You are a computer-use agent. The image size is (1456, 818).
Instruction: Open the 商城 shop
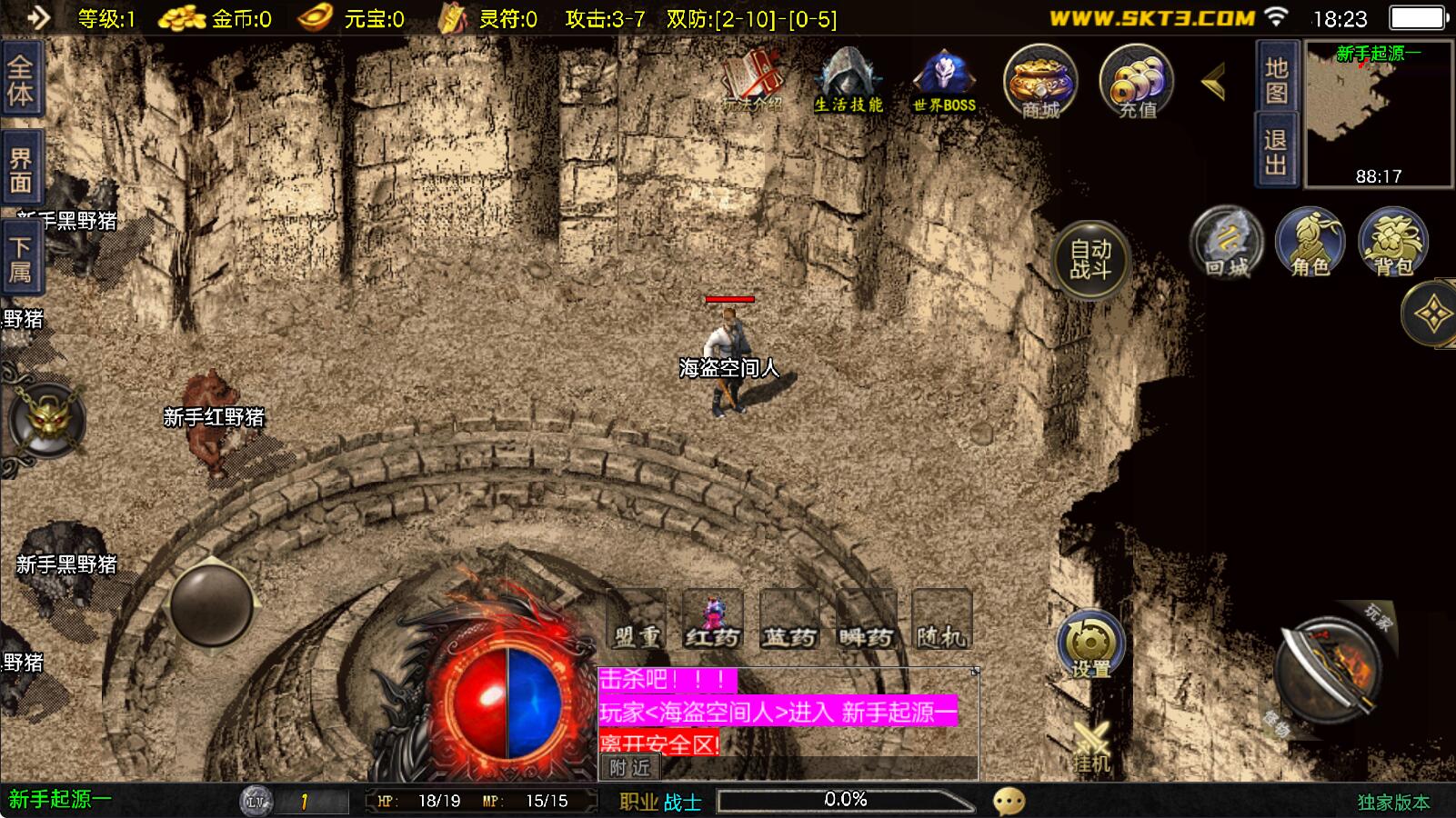click(1040, 82)
